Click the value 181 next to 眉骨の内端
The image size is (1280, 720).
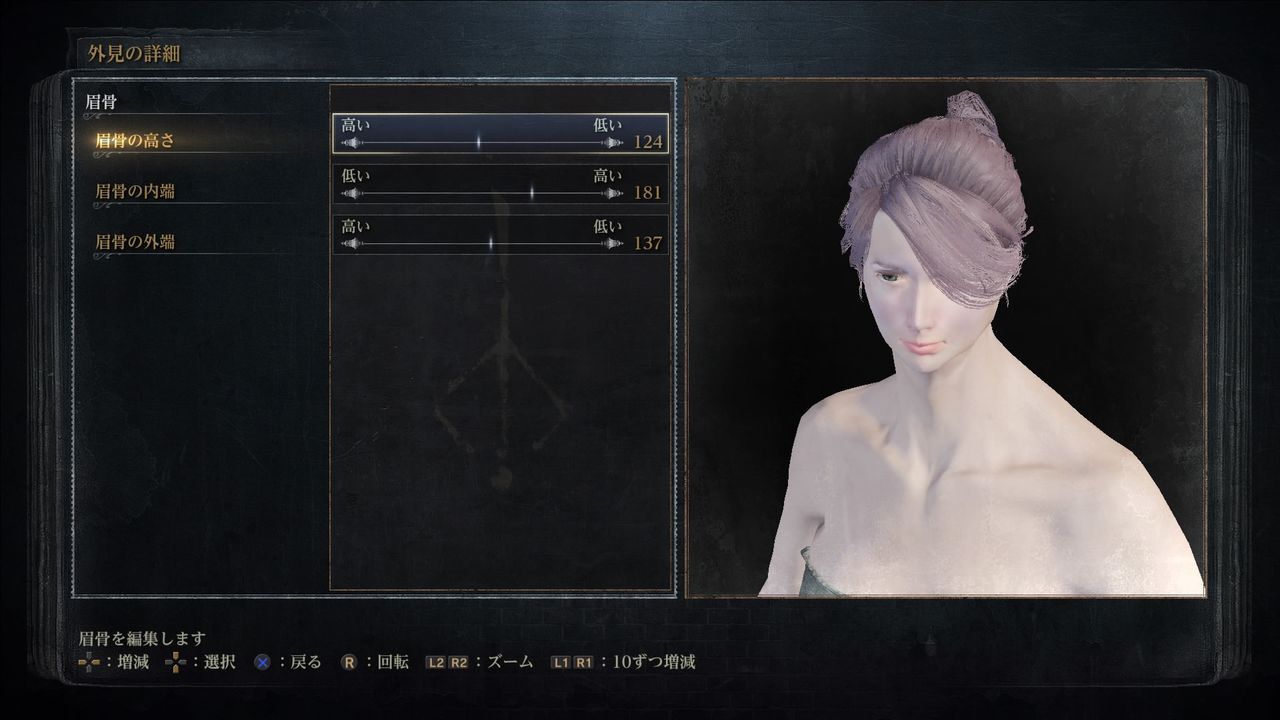point(650,190)
